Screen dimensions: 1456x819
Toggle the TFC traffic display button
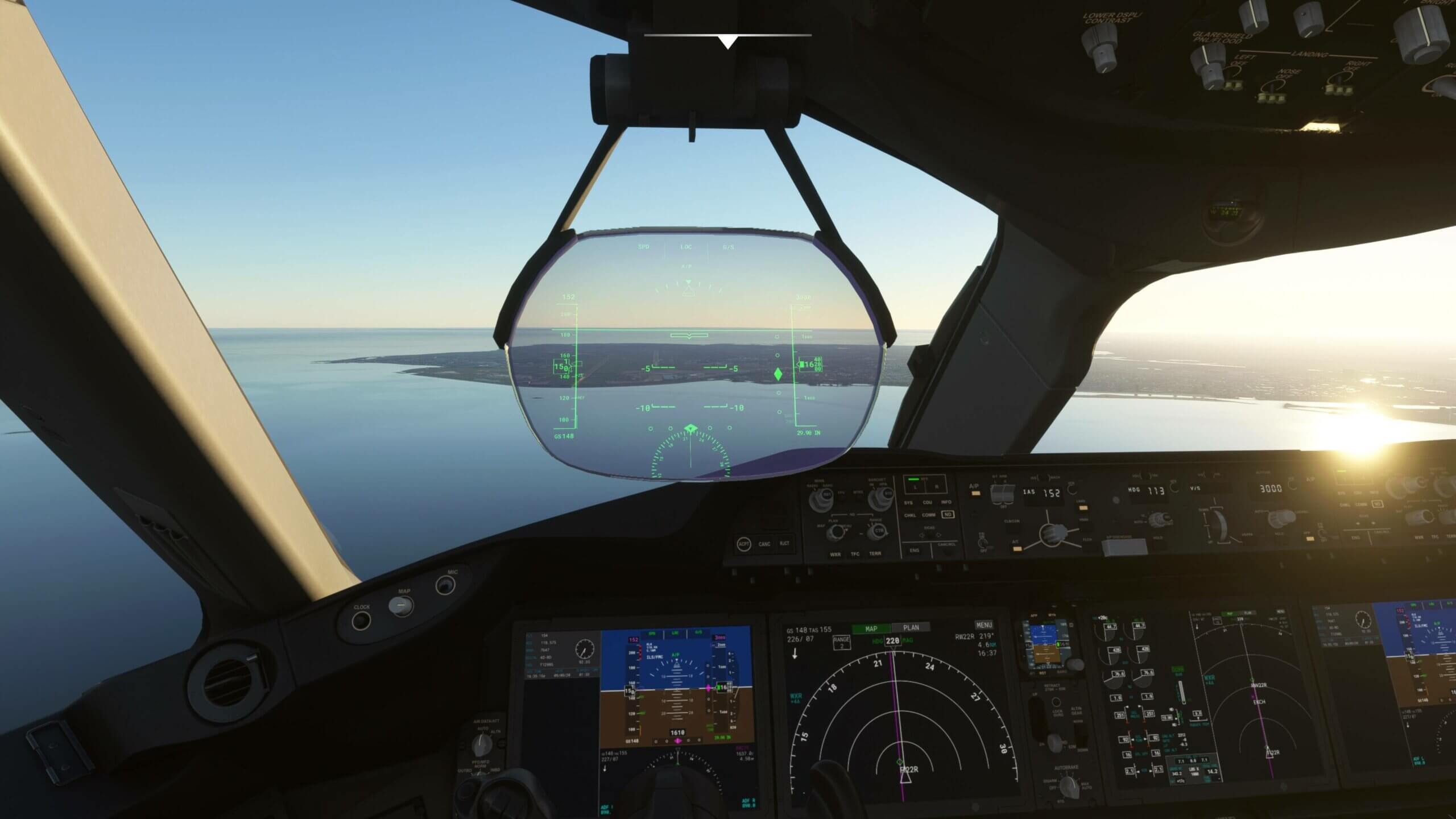(x=855, y=554)
